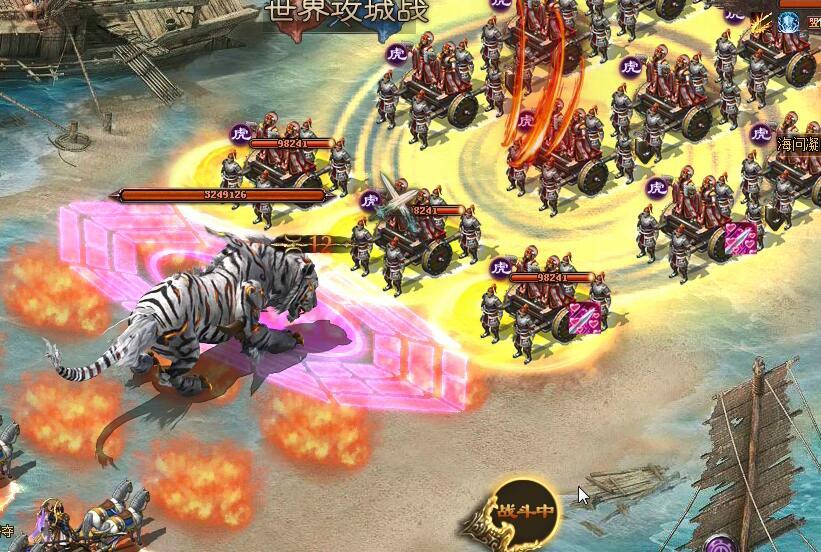Select the blue glowing skill icon in the top-right corner

(789, 21)
